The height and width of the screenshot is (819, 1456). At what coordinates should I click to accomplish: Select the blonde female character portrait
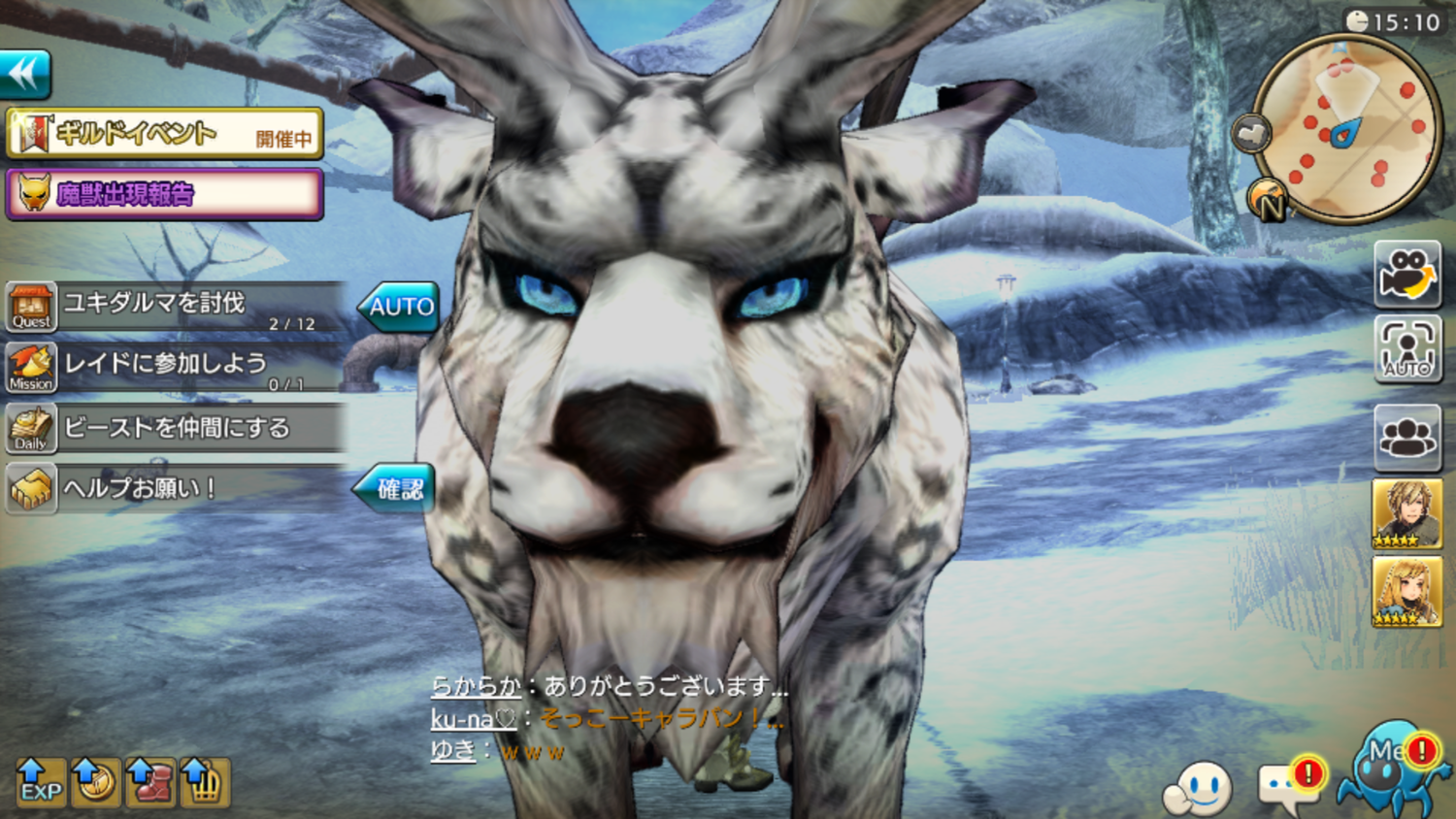point(1406,591)
